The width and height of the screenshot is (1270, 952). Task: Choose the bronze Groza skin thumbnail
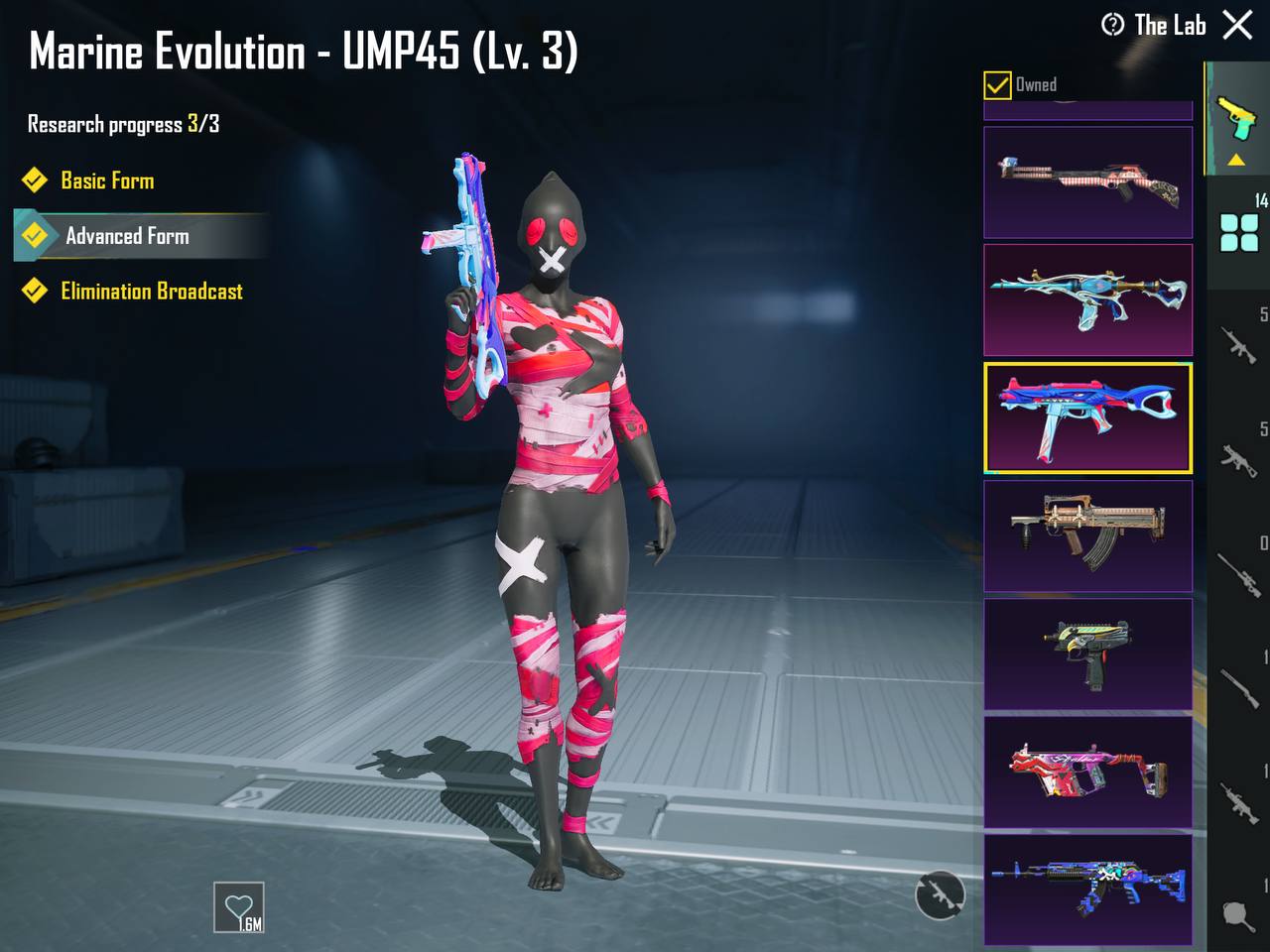pos(1087,535)
